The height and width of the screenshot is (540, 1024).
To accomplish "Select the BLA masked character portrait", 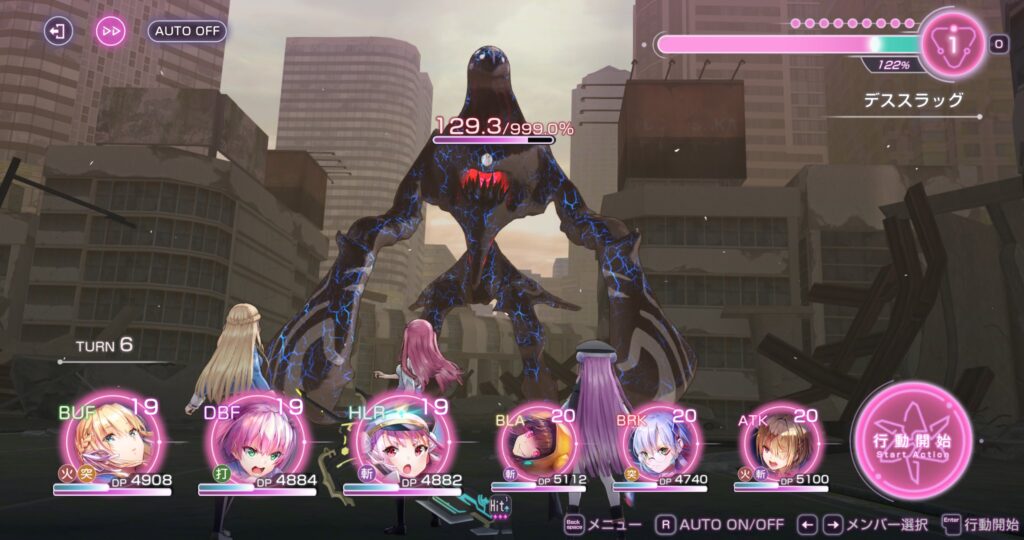I will pyautogui.click(x=541, y=441).
